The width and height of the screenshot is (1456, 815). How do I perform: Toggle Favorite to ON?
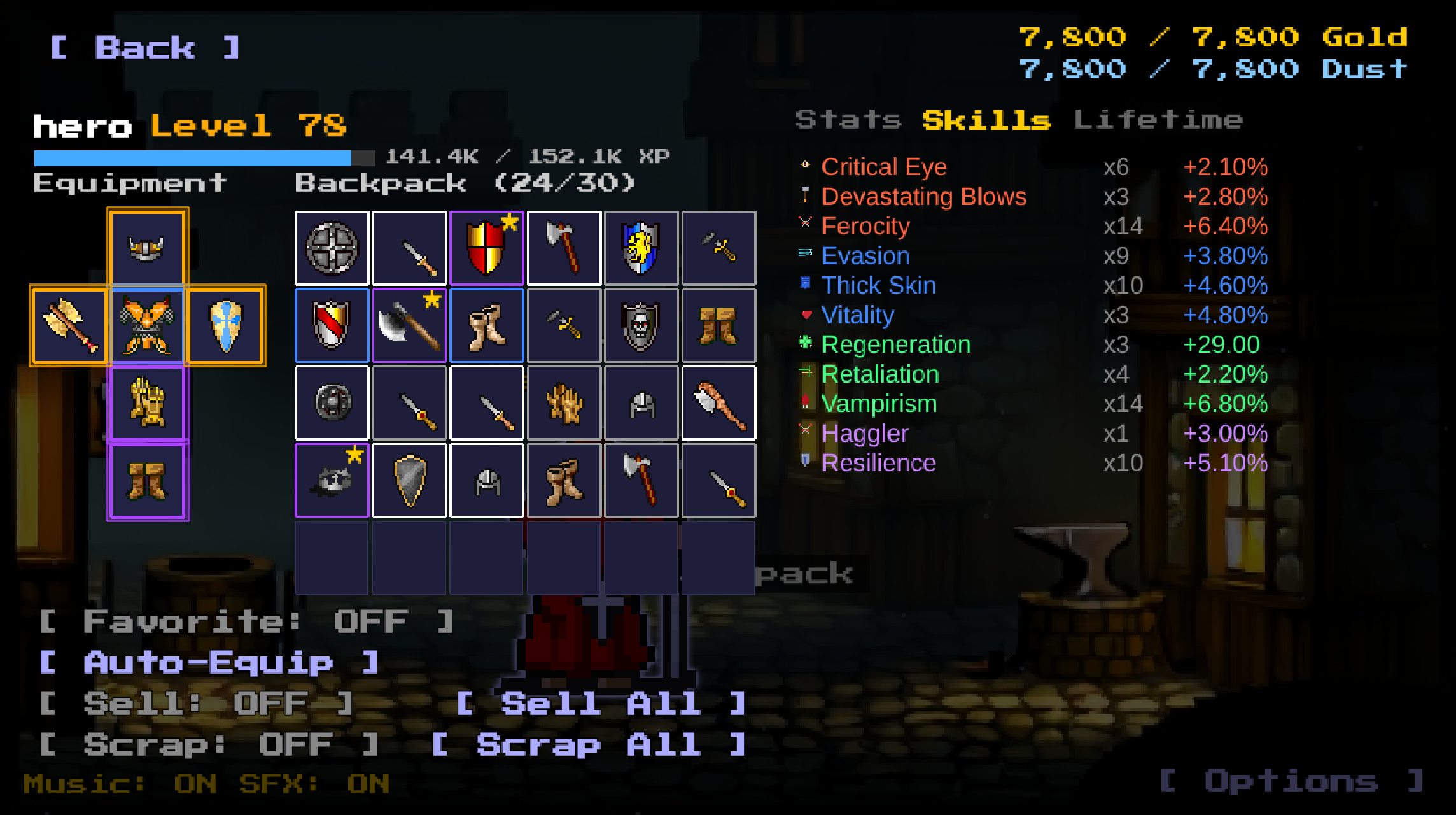click(x=245, y=621)
